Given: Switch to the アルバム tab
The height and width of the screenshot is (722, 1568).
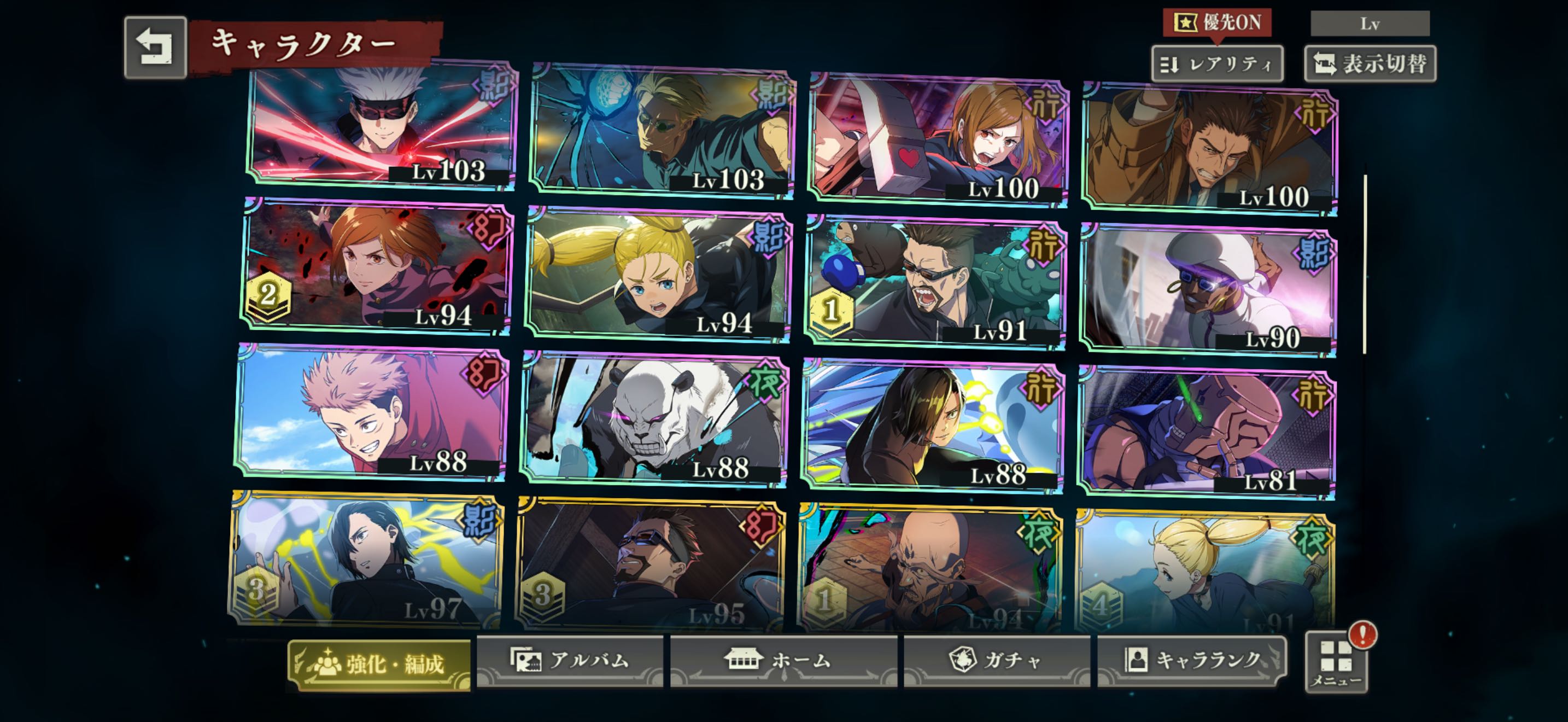Looking at the screenshot, I should click(x=570, y=661).
